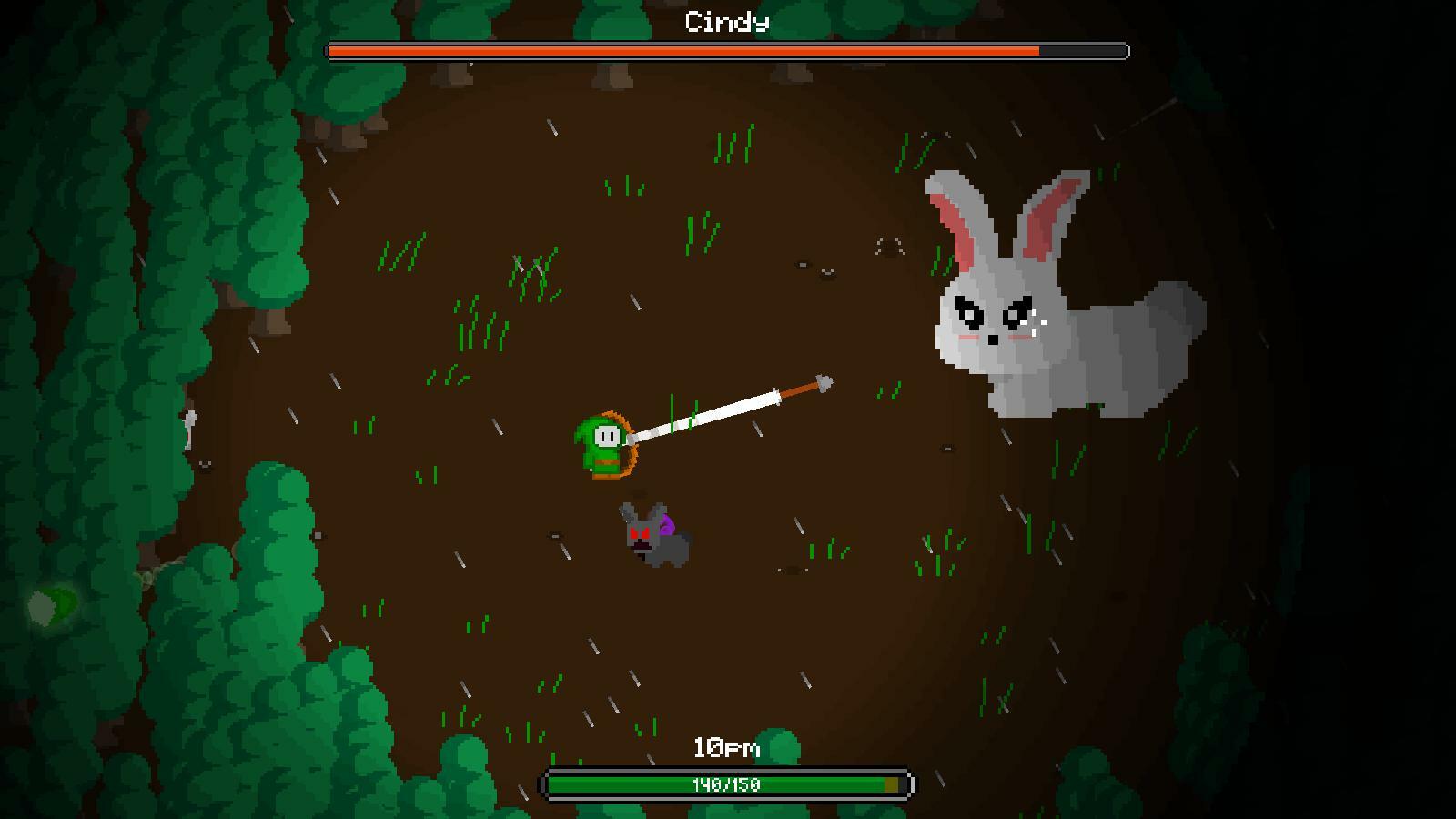This screenshot has width=1456, height=819.
Task: Pick up the white bone on the left
Action: pos(191,428)
